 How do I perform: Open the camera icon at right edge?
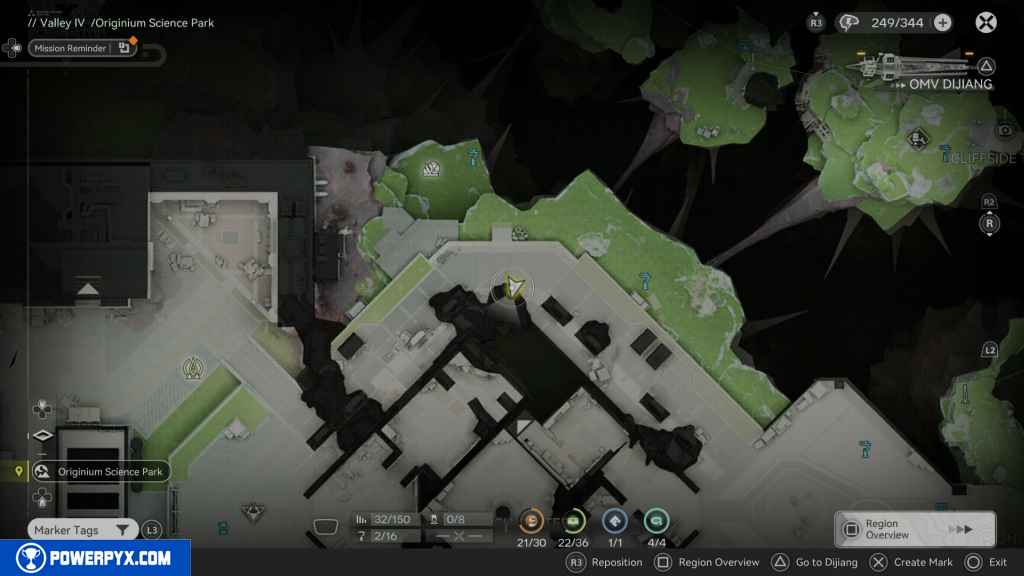coord(1003,130)
